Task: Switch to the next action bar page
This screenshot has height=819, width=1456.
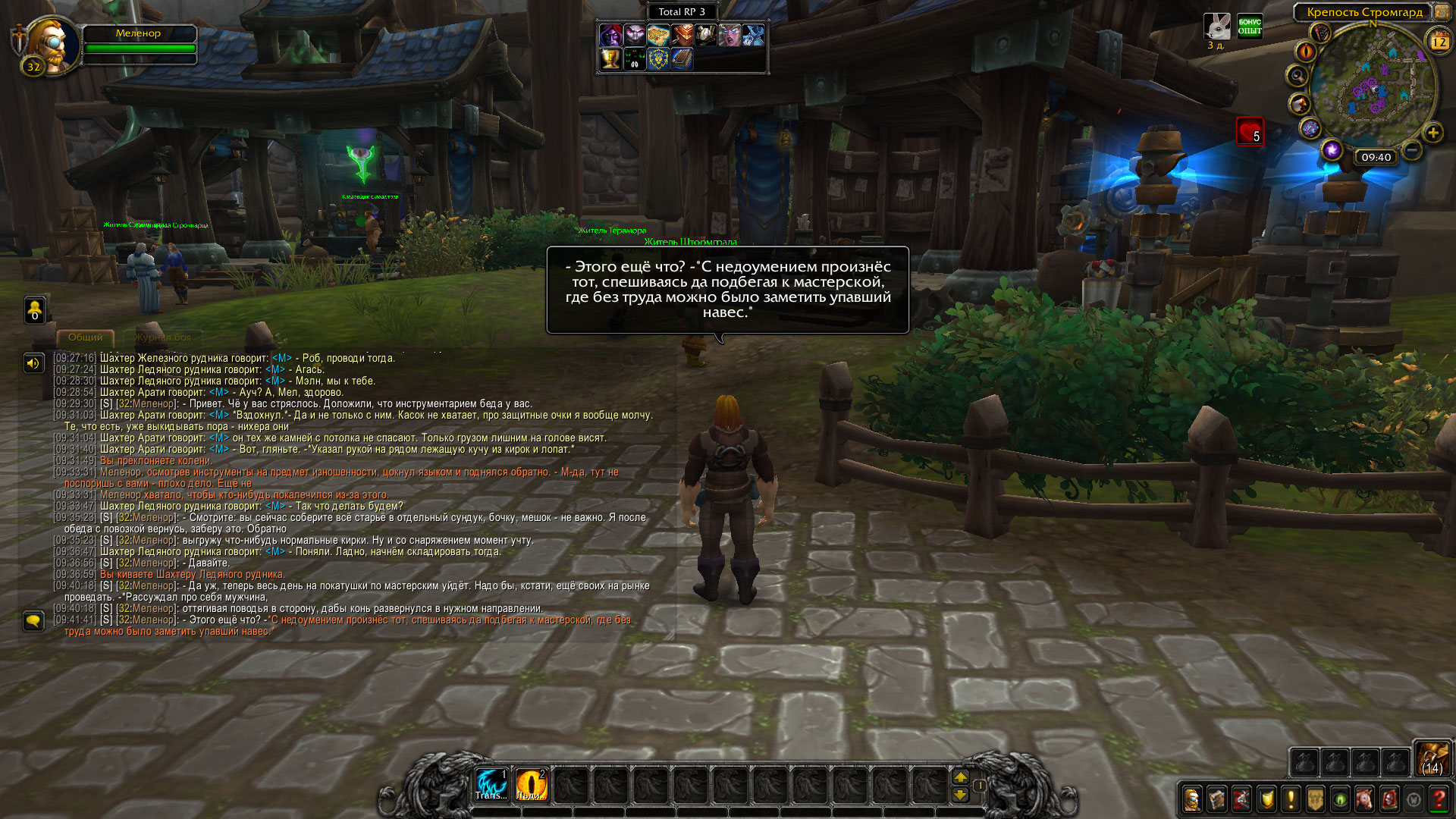Action: coord(960,777)
